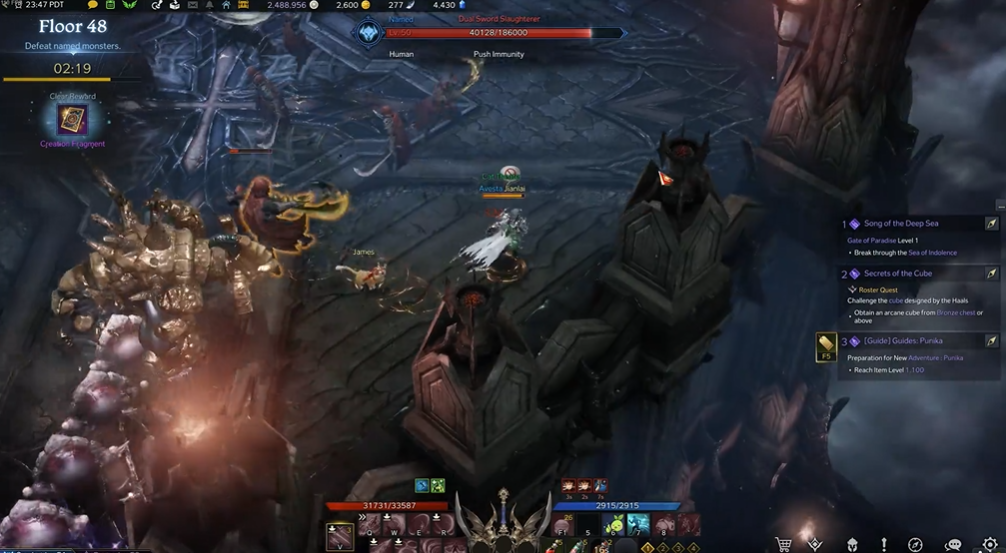The height and width of the screenshot is (553, 1006).
Task: Click the yellow chat bubble icon
Action: click(93, 5)
